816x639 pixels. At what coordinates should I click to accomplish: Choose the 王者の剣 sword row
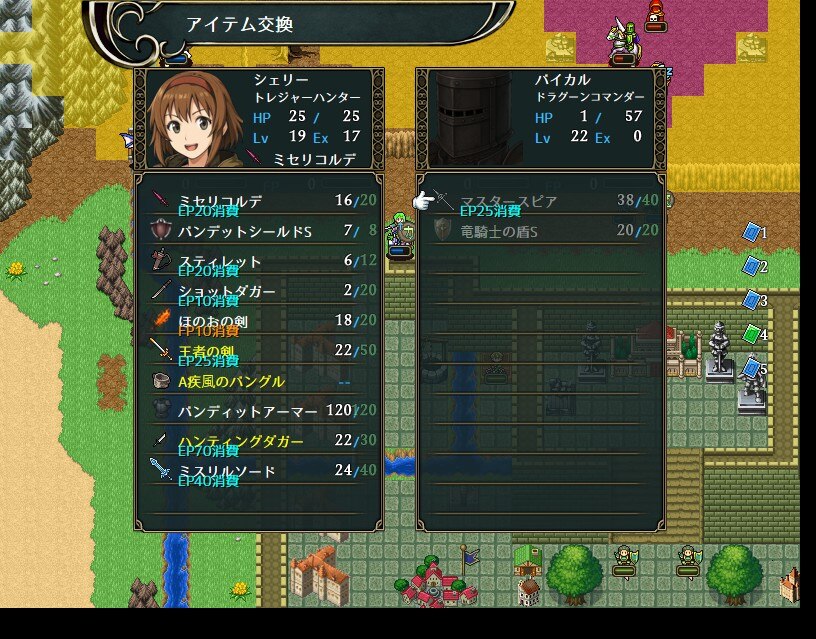pyautogui.click(x=258, y=351)
